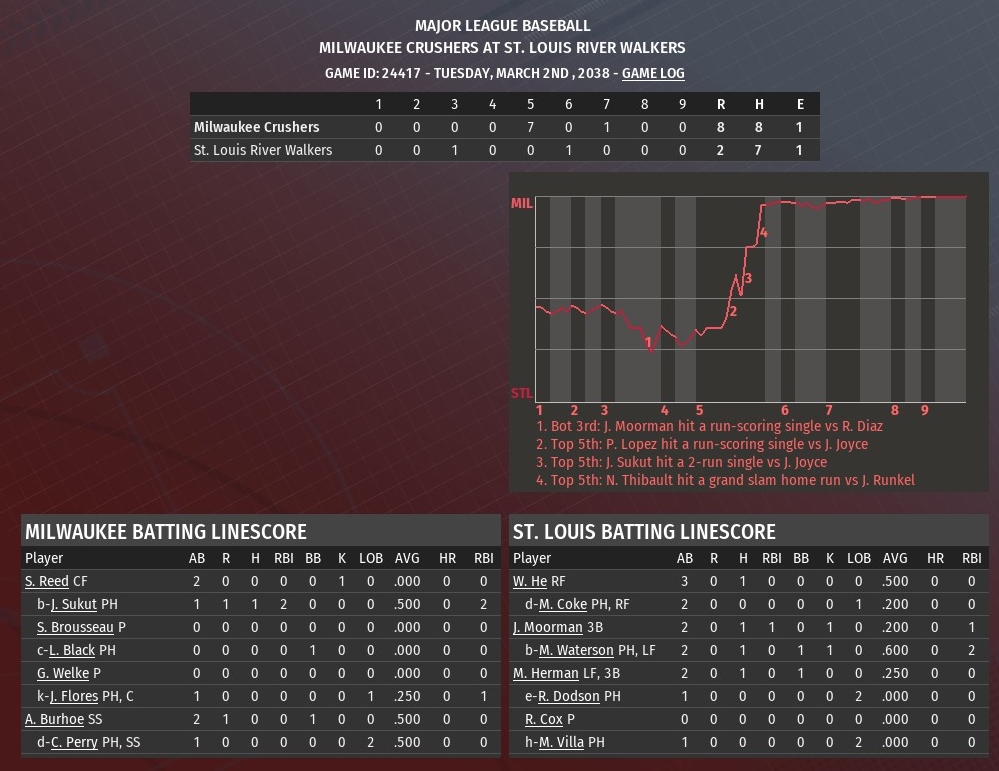999x771 pixels.
Task: Open the GAME LOG link
Action: click(653, 73)
